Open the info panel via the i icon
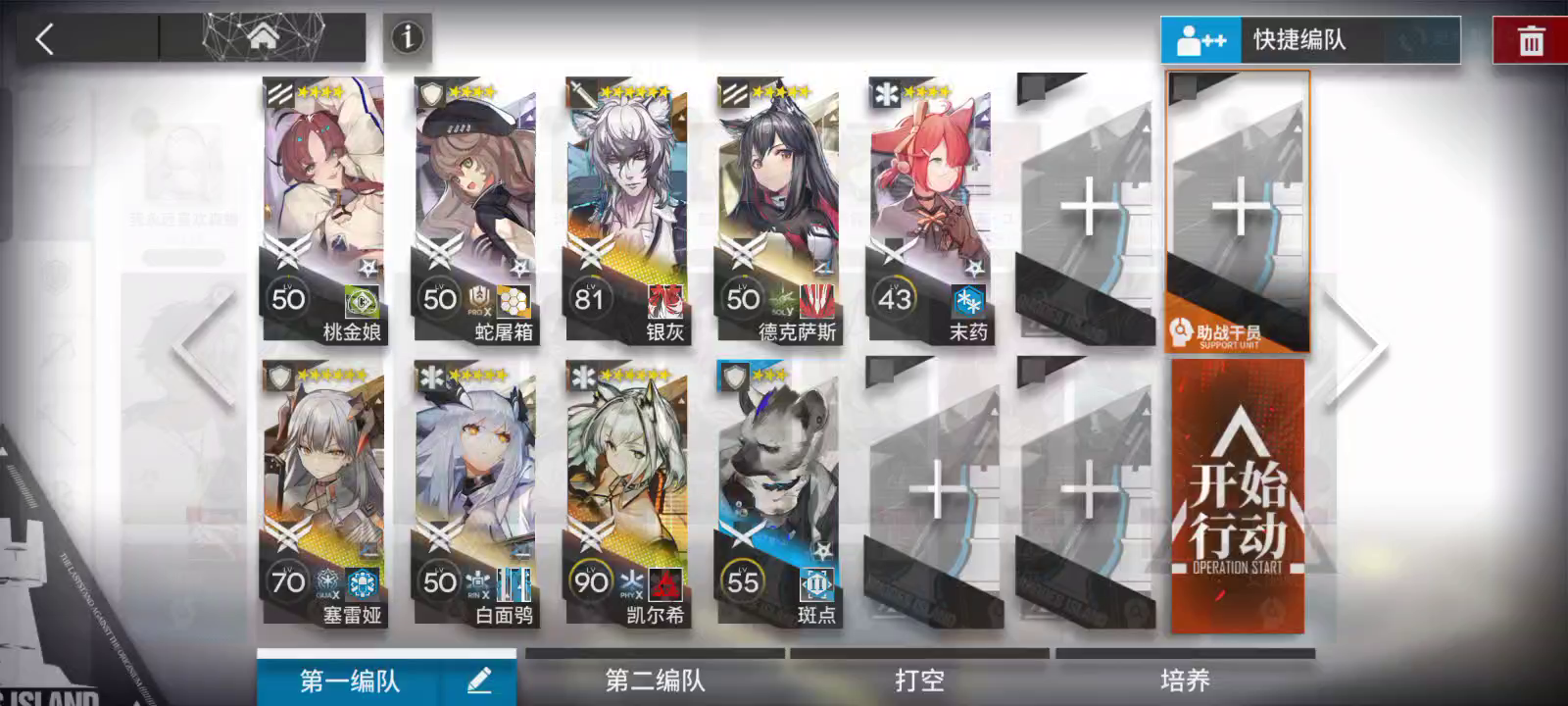Image resolution: width=1568 pixels, height=706 pixels. coord(408,35)
